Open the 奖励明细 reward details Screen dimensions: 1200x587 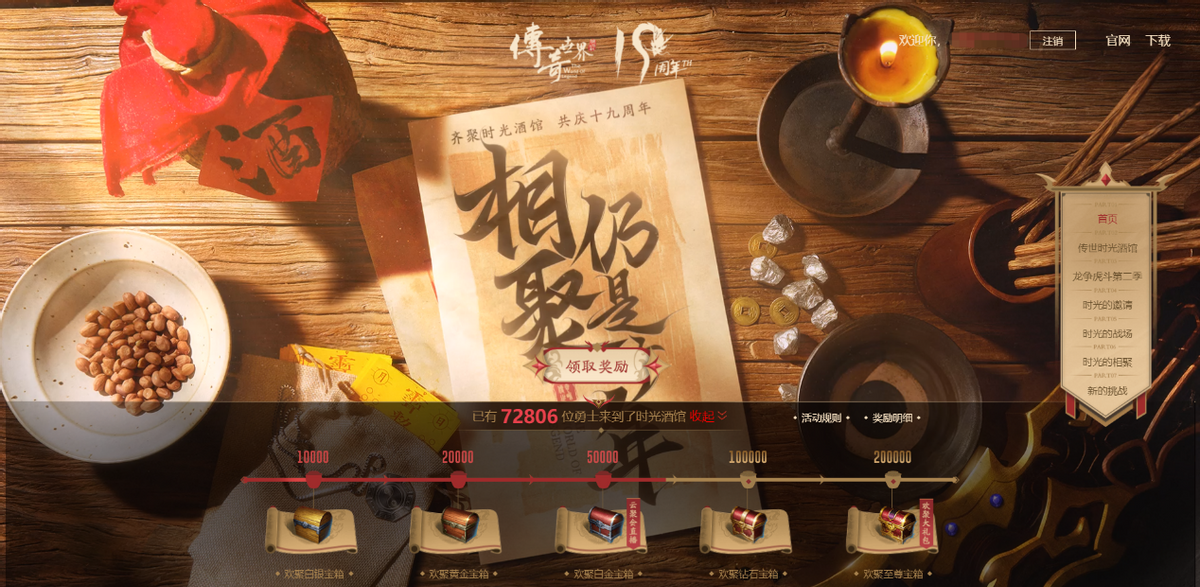tap(892, 419)
